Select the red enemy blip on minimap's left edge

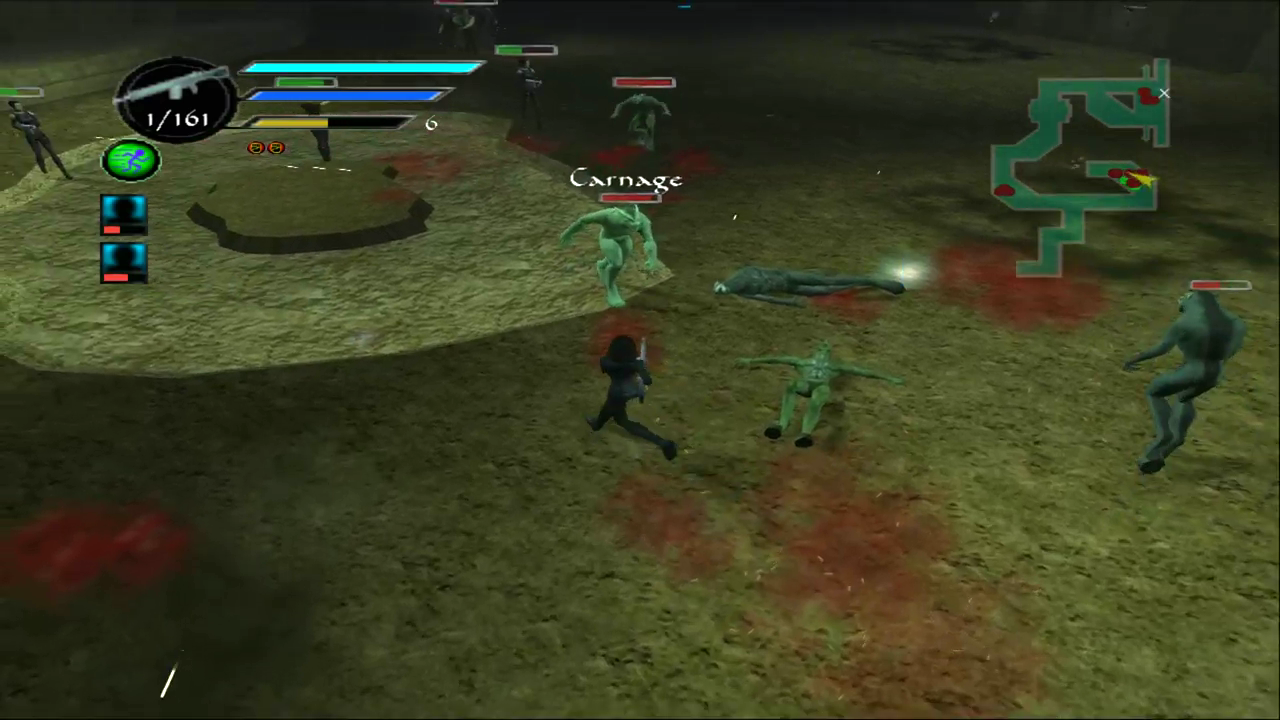click(x=1006, y=190)
